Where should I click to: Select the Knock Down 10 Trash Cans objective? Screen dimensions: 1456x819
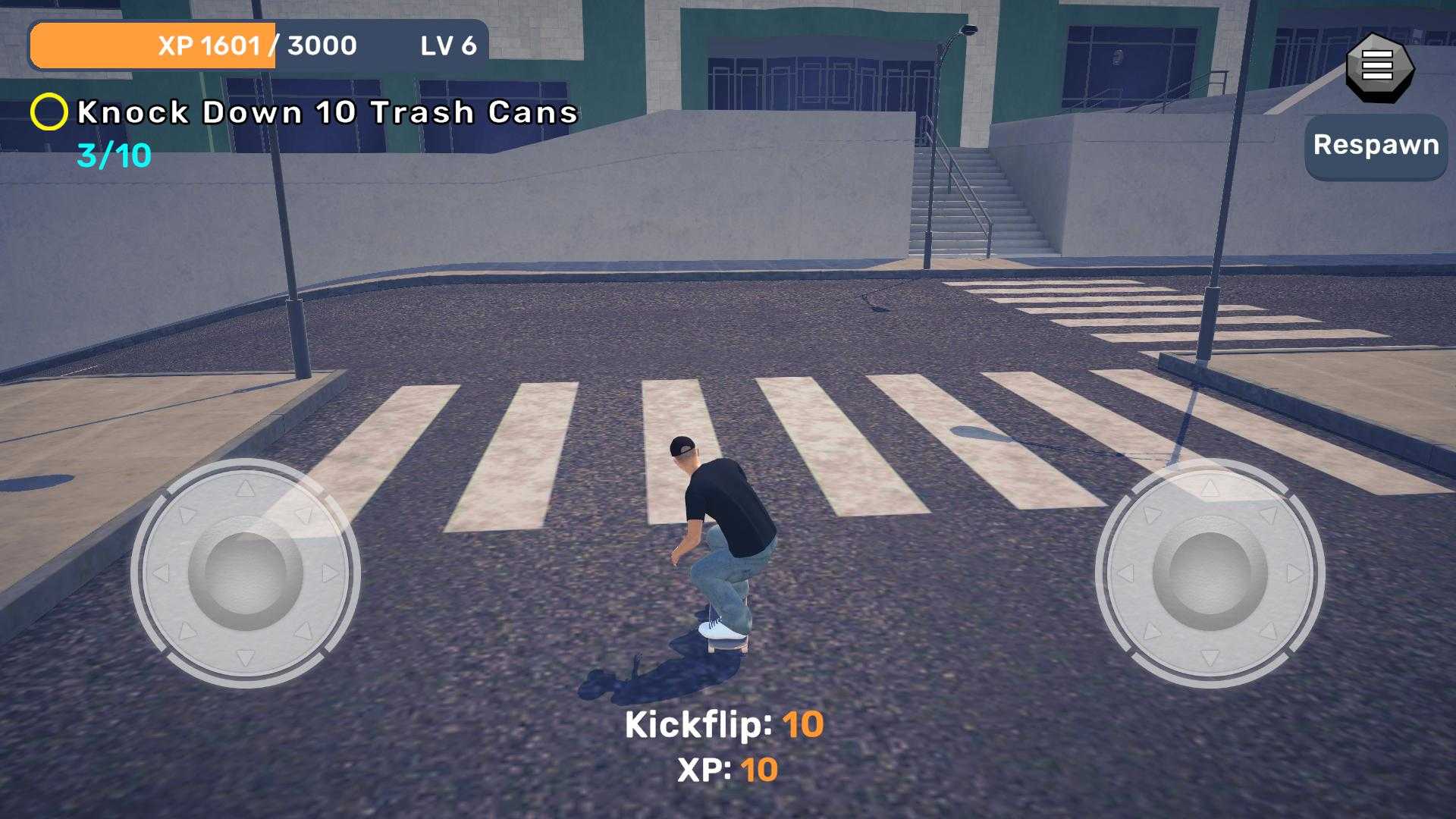pos(327,112)
